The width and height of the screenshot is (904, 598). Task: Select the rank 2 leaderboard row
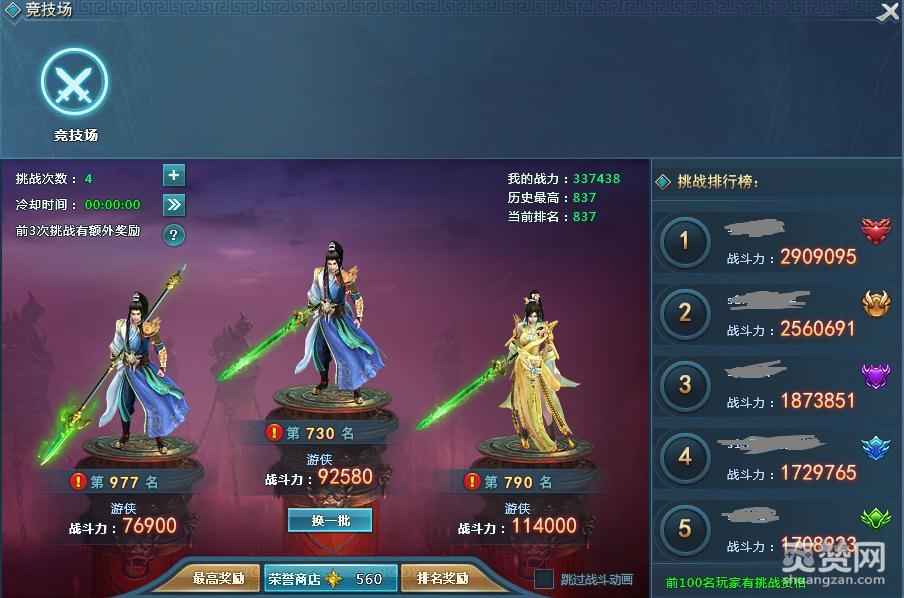point(775,313)
